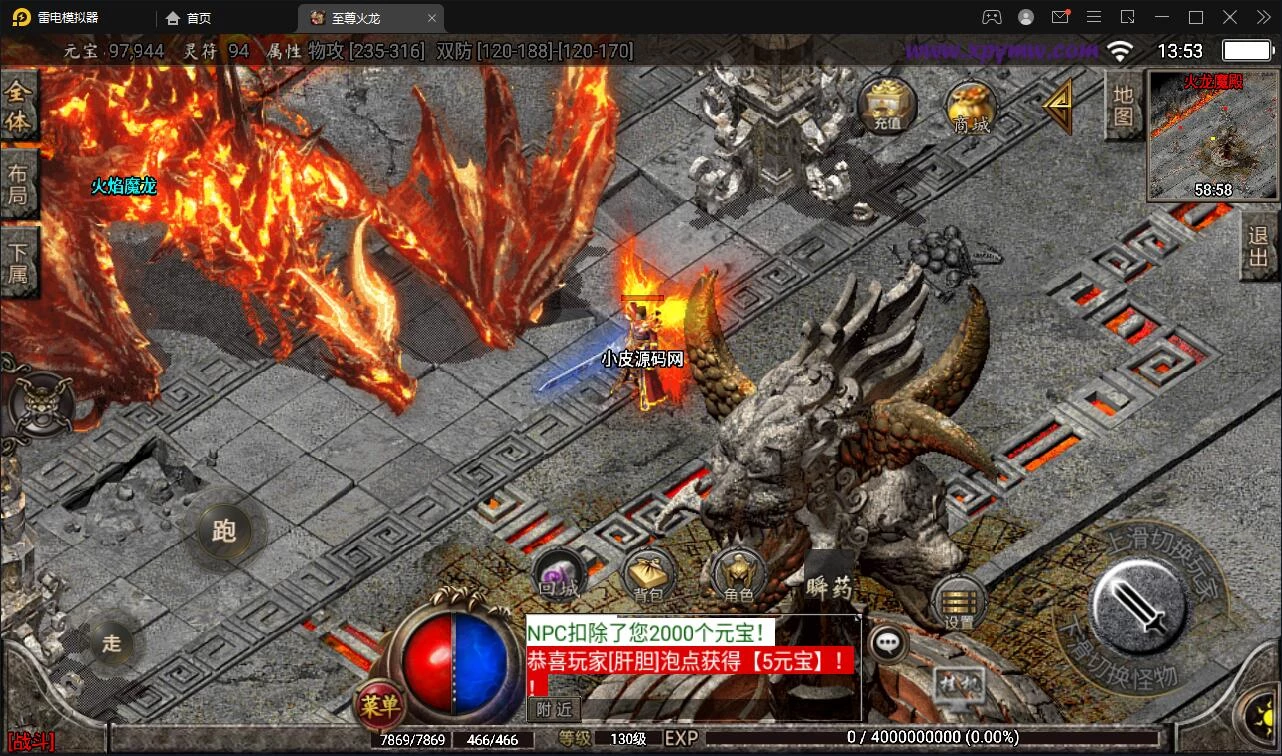Open the 背包 backpack

pos(649,576)
